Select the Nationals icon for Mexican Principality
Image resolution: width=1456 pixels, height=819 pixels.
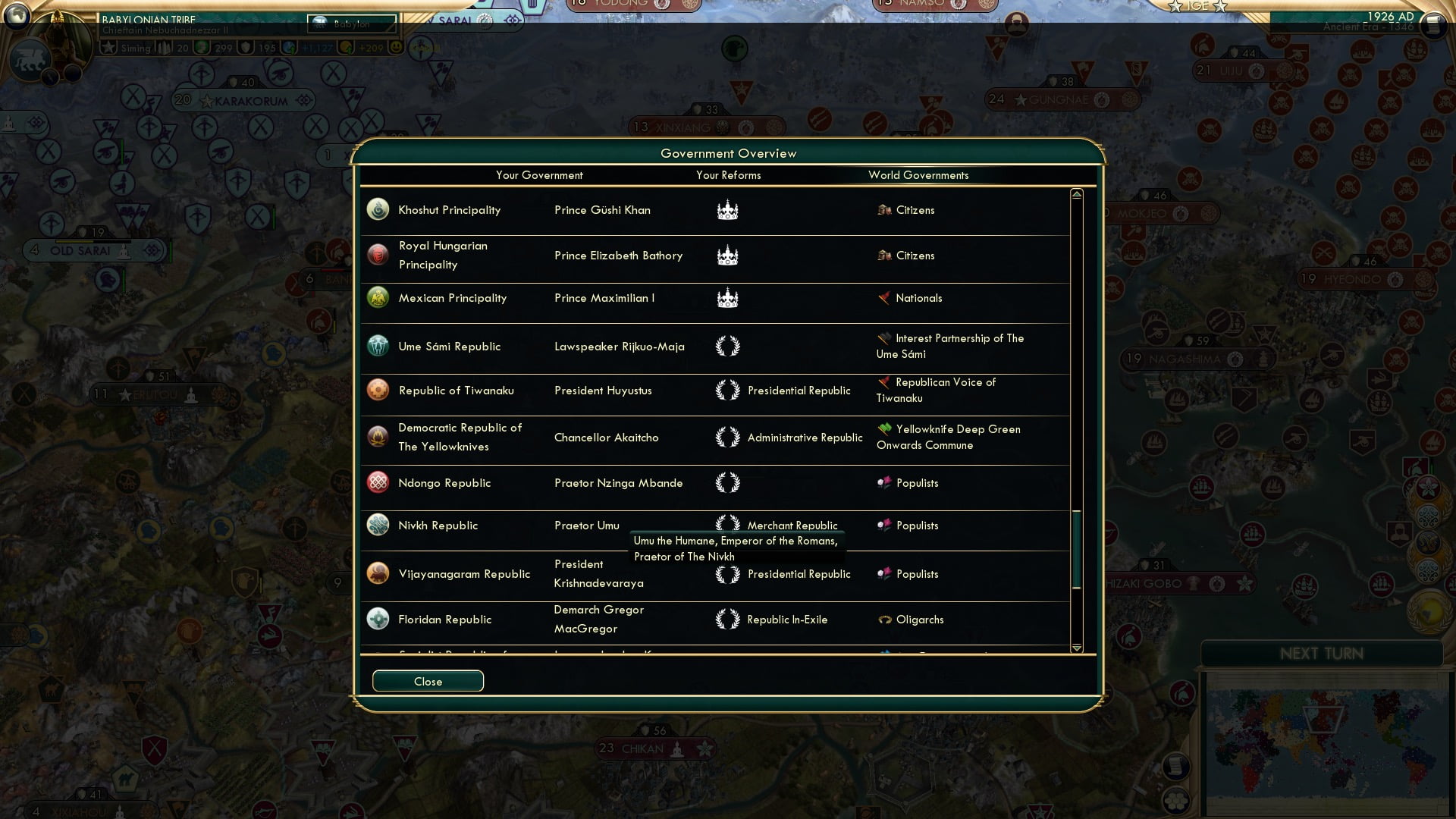(x=885, y=298)
